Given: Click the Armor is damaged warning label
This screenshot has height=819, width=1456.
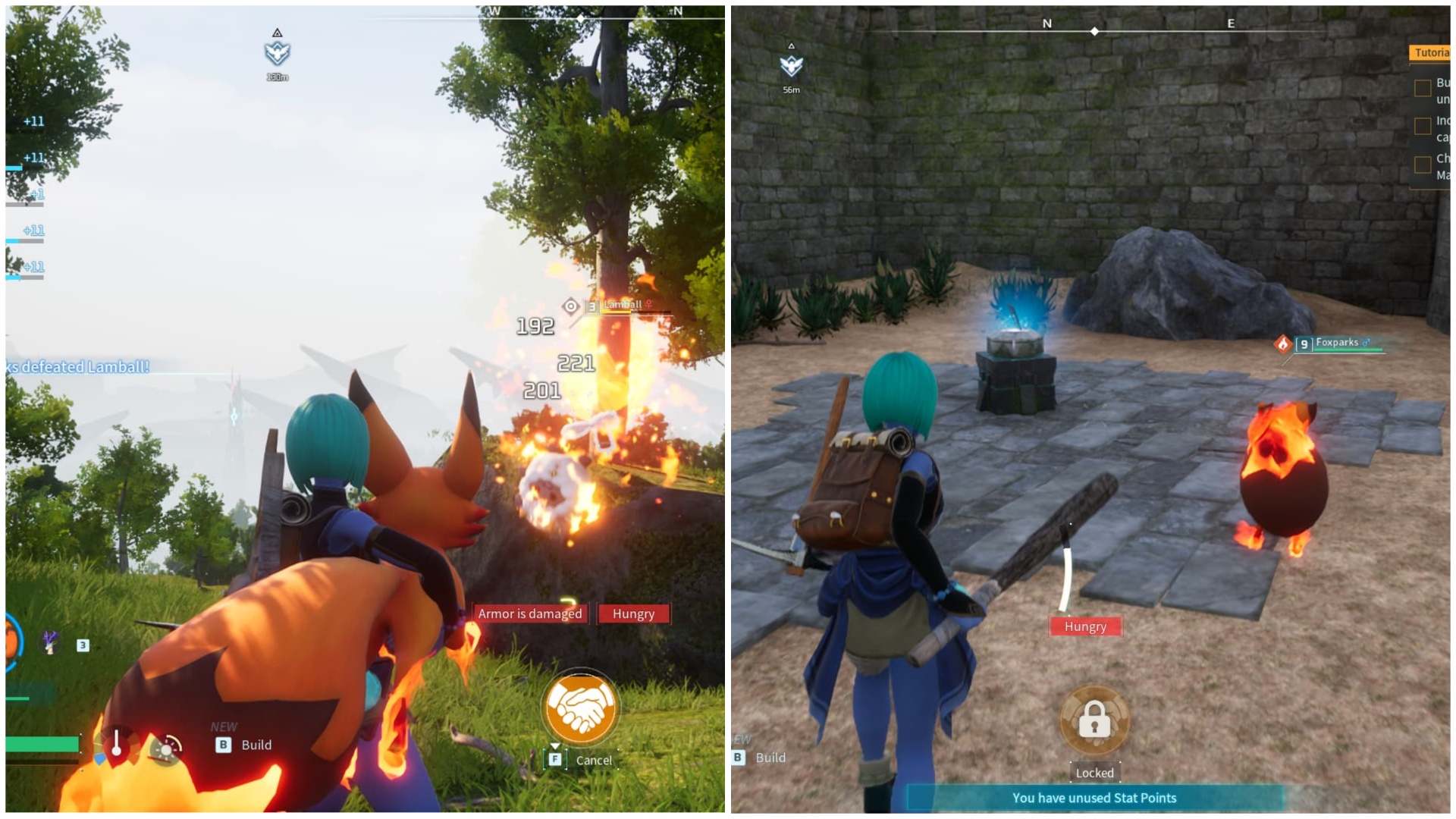Looking at the screenshot, I should pos(529,613).
